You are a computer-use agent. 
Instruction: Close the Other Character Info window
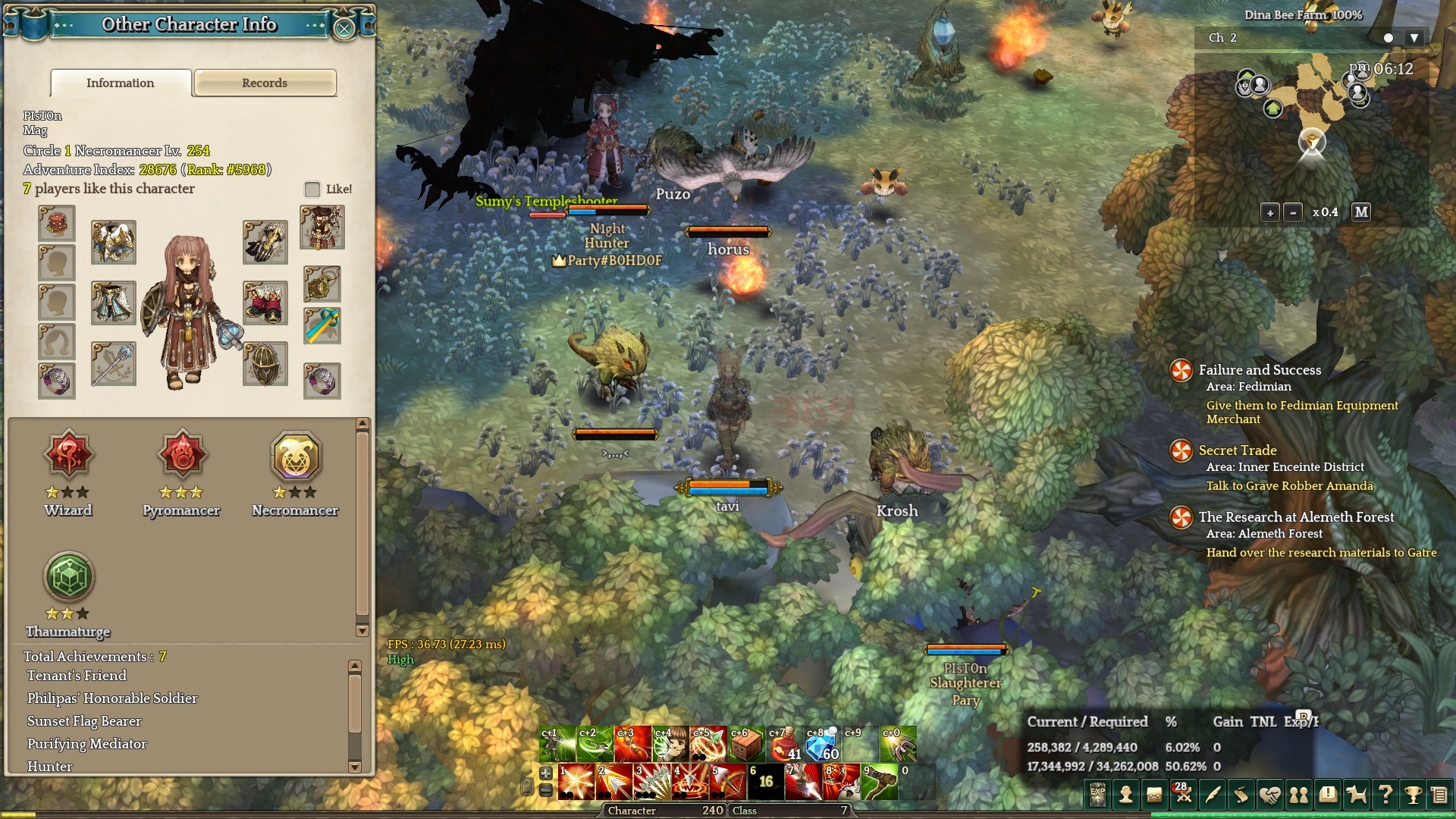(x=344, y=29)
